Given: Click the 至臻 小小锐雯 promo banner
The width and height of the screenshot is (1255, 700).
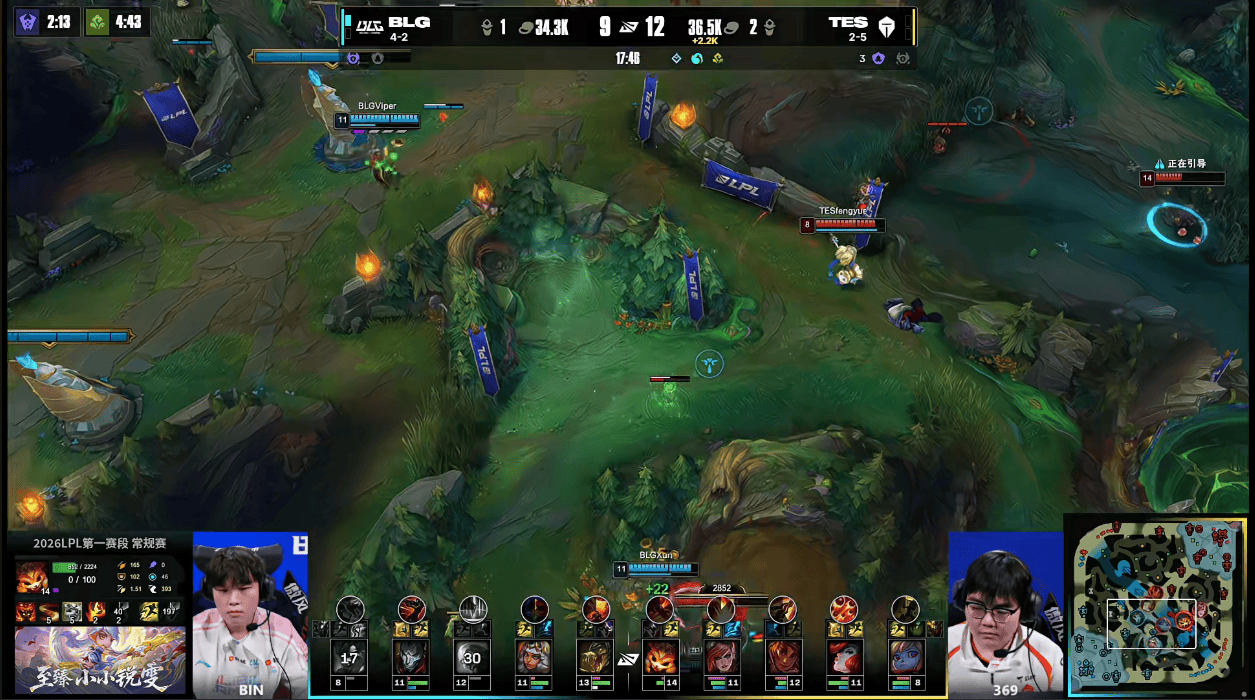Looking at the screenshot, I should (100, 660).
